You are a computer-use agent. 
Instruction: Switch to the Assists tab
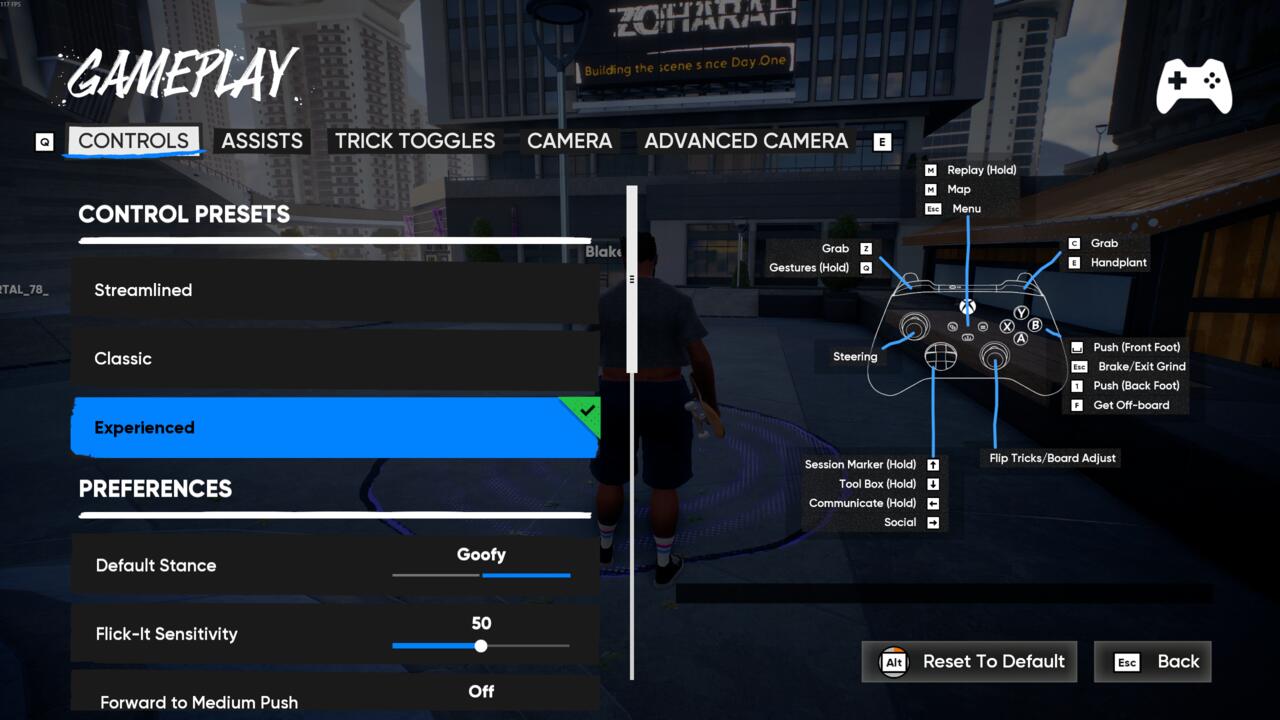[x=262, y=141]
